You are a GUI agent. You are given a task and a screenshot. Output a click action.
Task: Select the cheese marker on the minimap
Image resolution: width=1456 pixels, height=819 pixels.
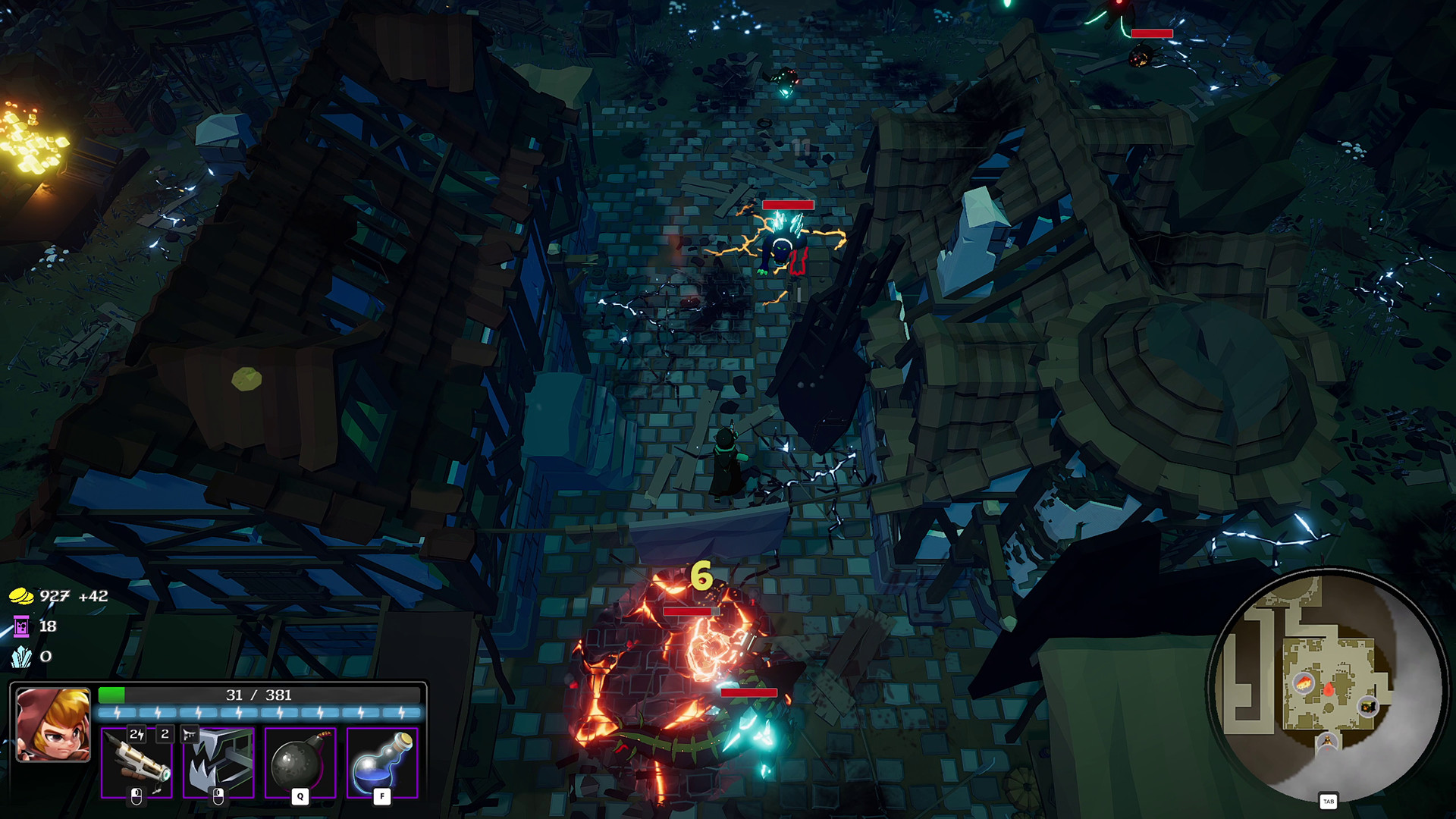1304,682
